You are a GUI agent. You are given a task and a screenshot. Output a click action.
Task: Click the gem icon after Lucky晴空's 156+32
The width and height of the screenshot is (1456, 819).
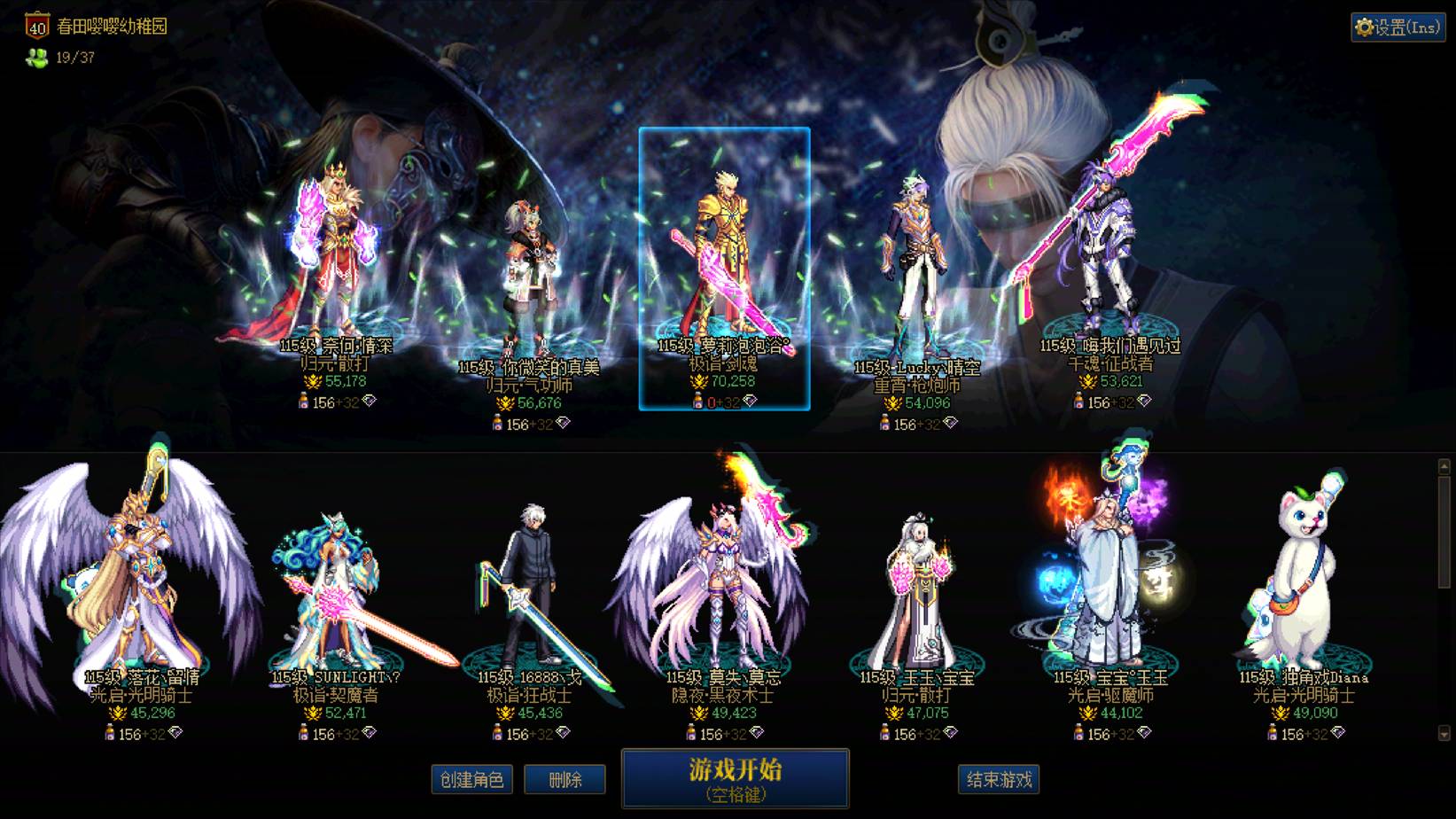coord(950,423)
